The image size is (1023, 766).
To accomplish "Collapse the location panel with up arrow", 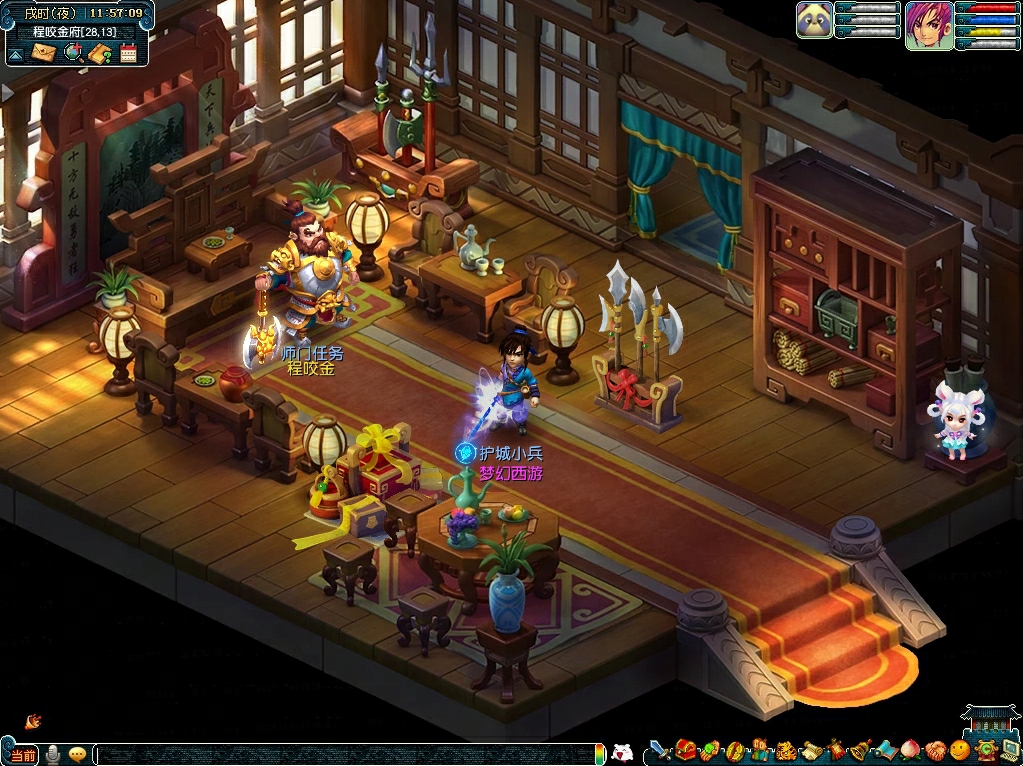I will [x=16, y=53].
